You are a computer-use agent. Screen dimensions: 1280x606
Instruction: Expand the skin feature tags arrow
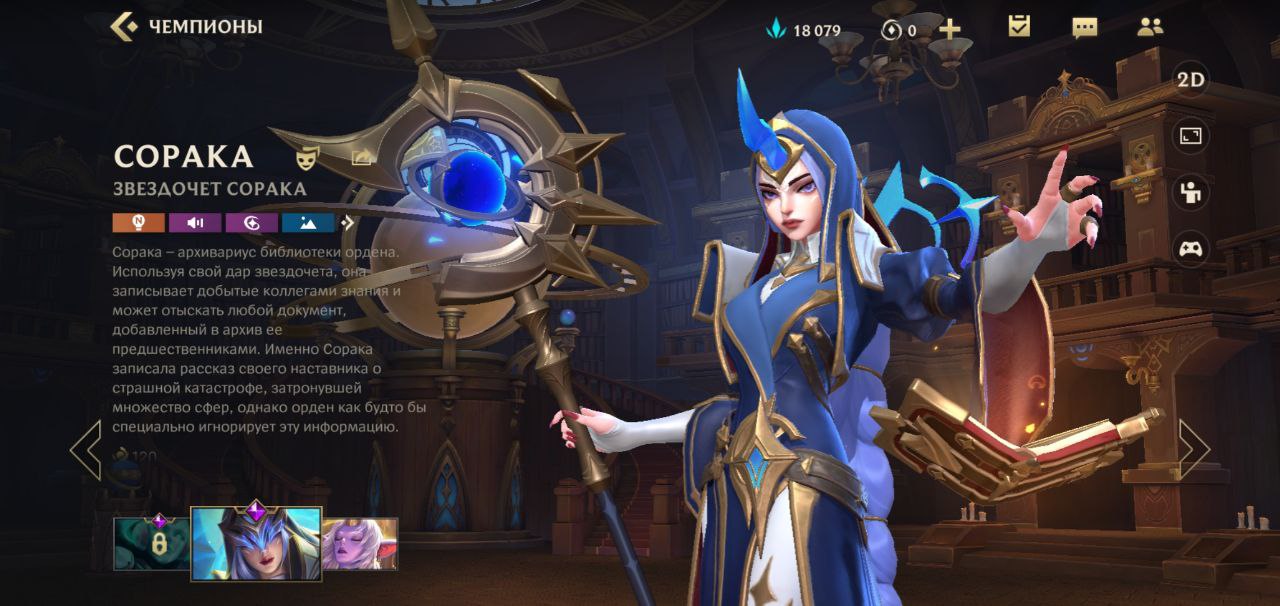pyautogui.click(x=348, y=222)
